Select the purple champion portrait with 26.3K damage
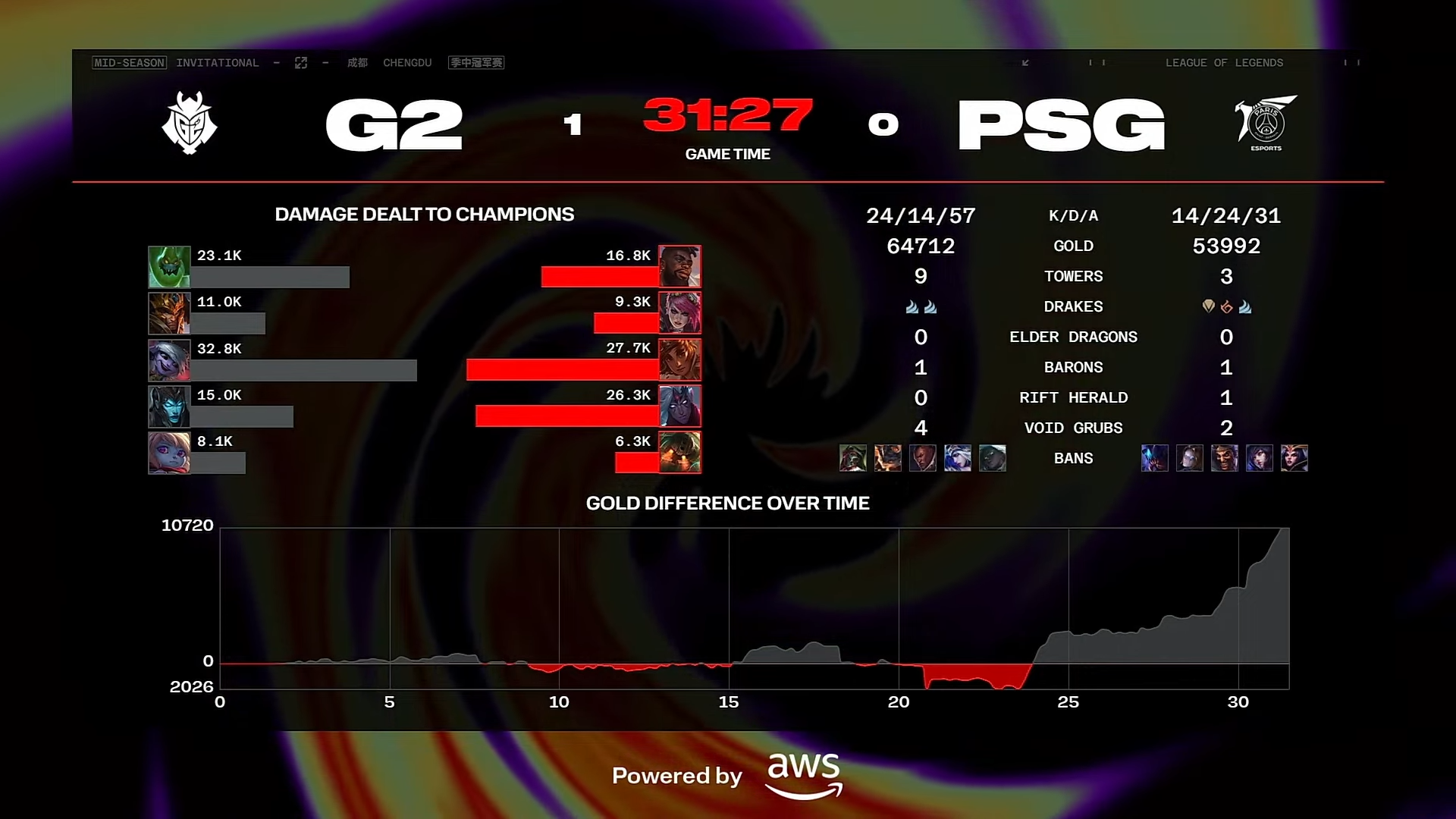The image size is (1456, 819). tap(681, 406)
